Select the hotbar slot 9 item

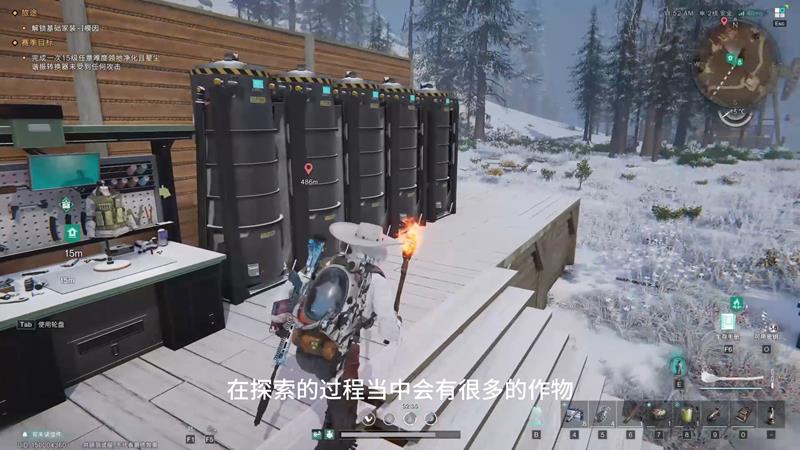click(715, 415)
